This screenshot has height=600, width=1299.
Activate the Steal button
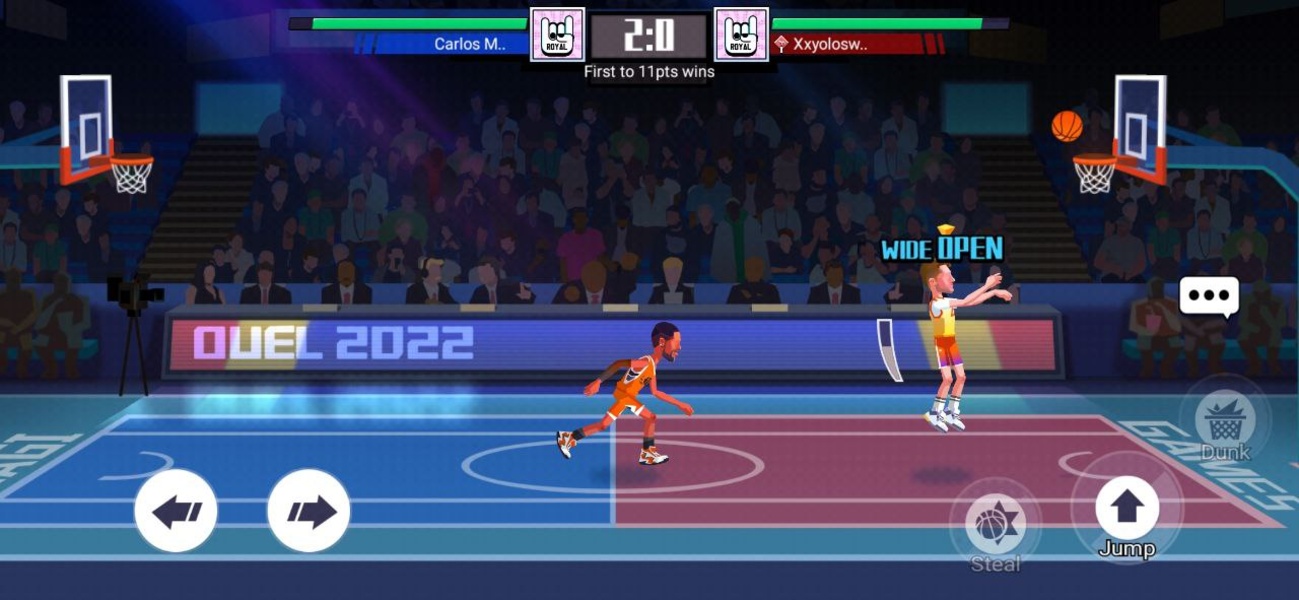(995, 525)
